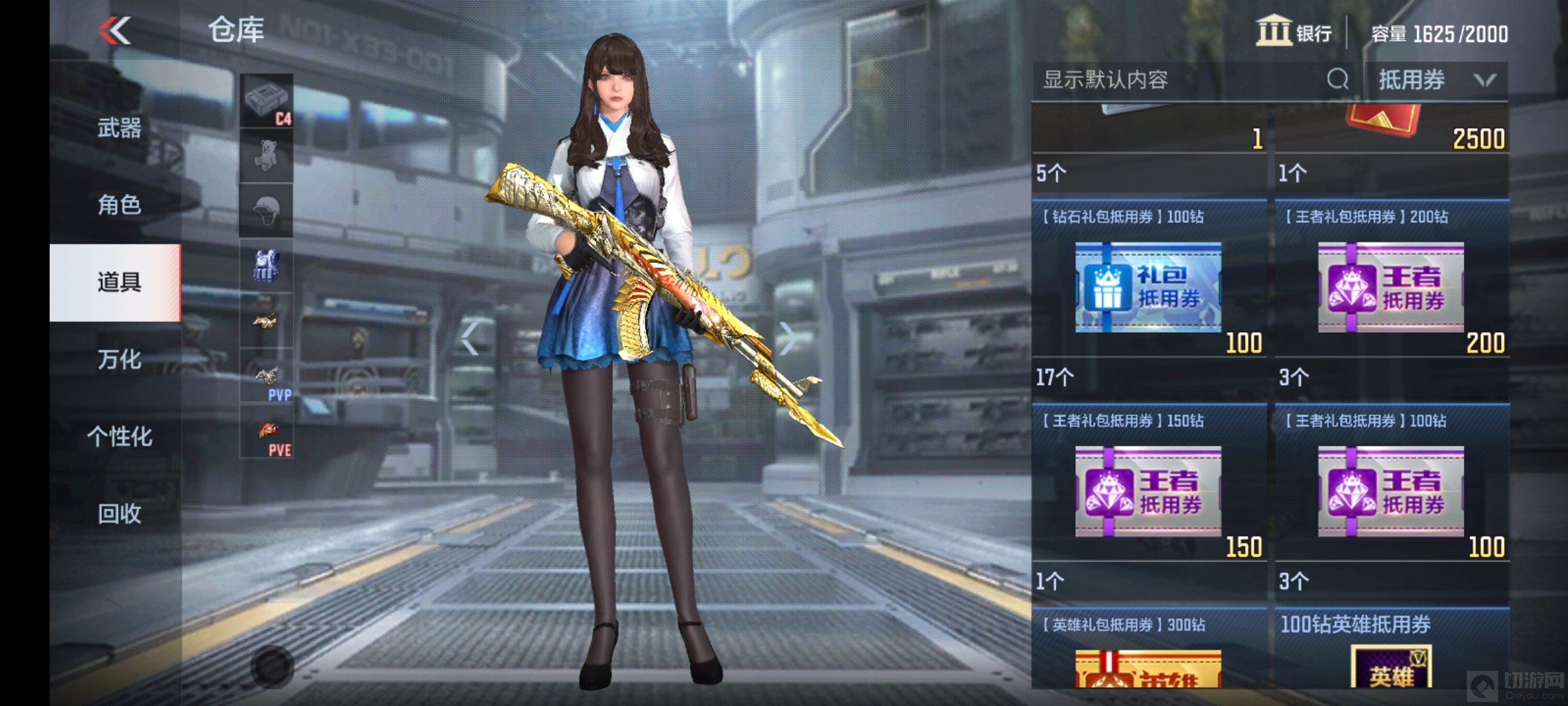The image size is (1568, 706).
Task: Go to the 回收 tab
Action: [x=119, y=514]
